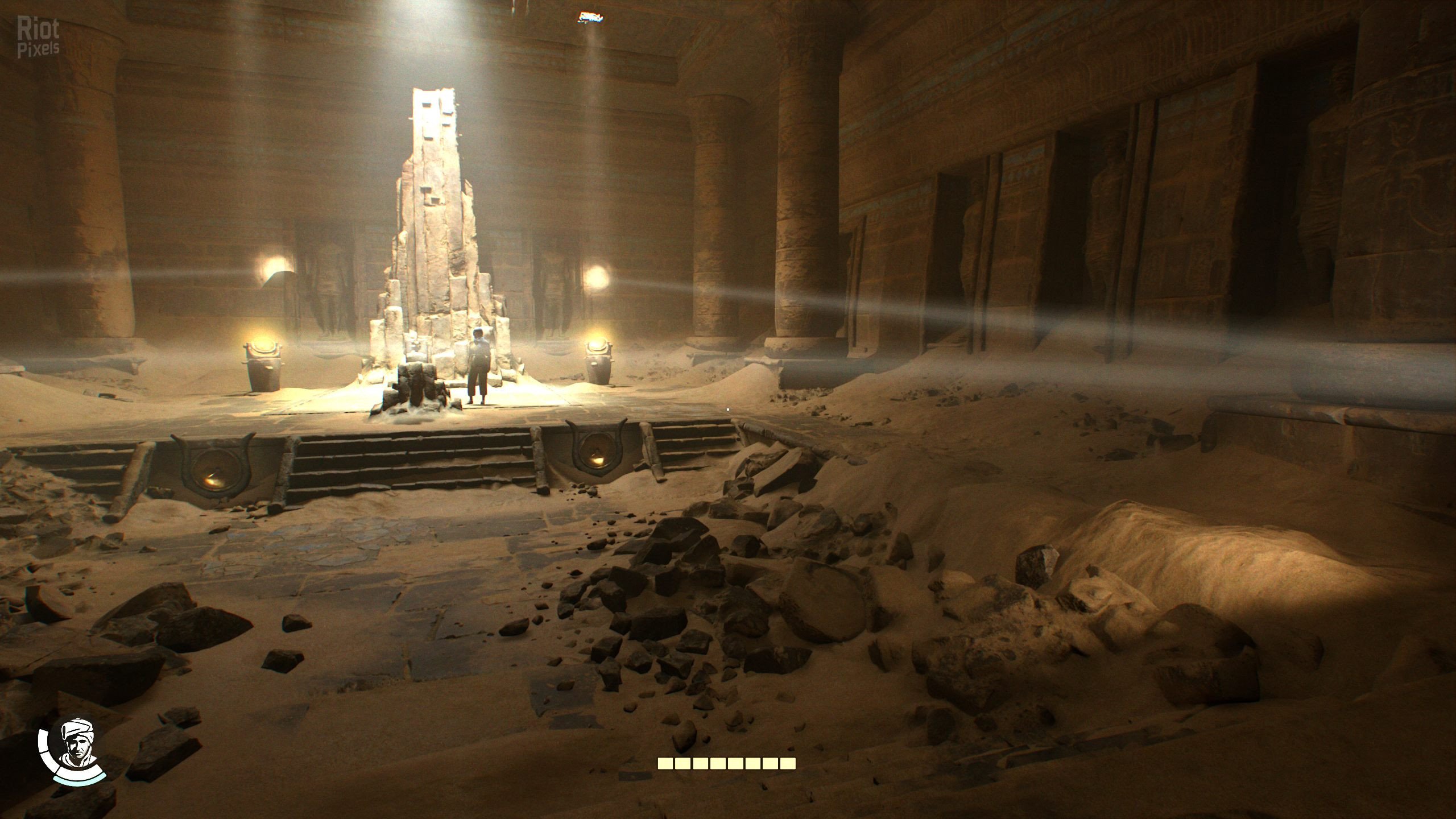The image size is (1456, 819).
Task: Click the Riot Pixels watermark logo
Action: 38,36
